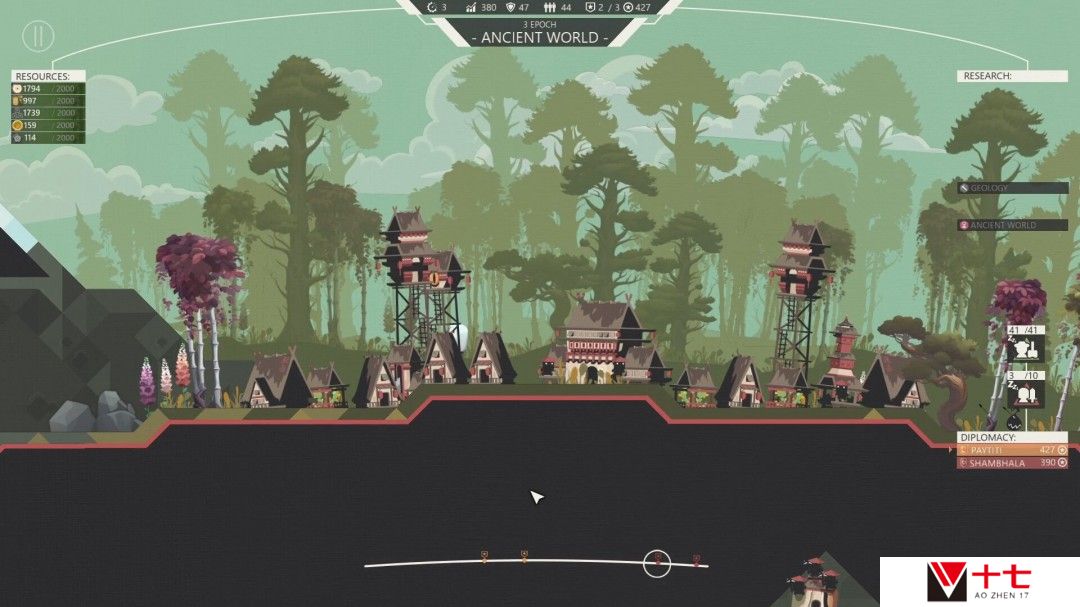This screenshot has height=607, width=1080.
Task: Jump to the circled marker on the planet strip
Action: (x=656, y=563)
